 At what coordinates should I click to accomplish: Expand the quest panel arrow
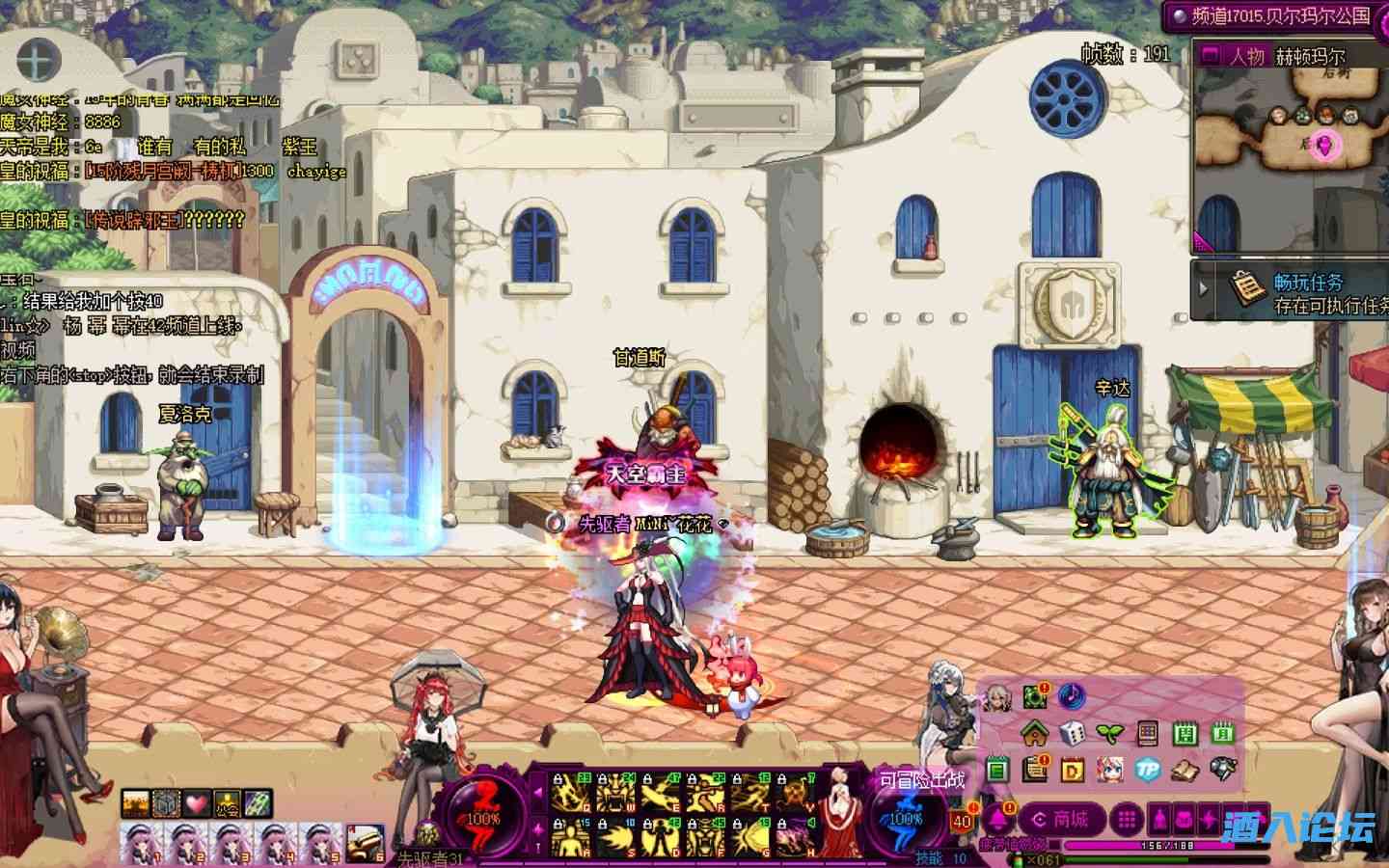1203,287
